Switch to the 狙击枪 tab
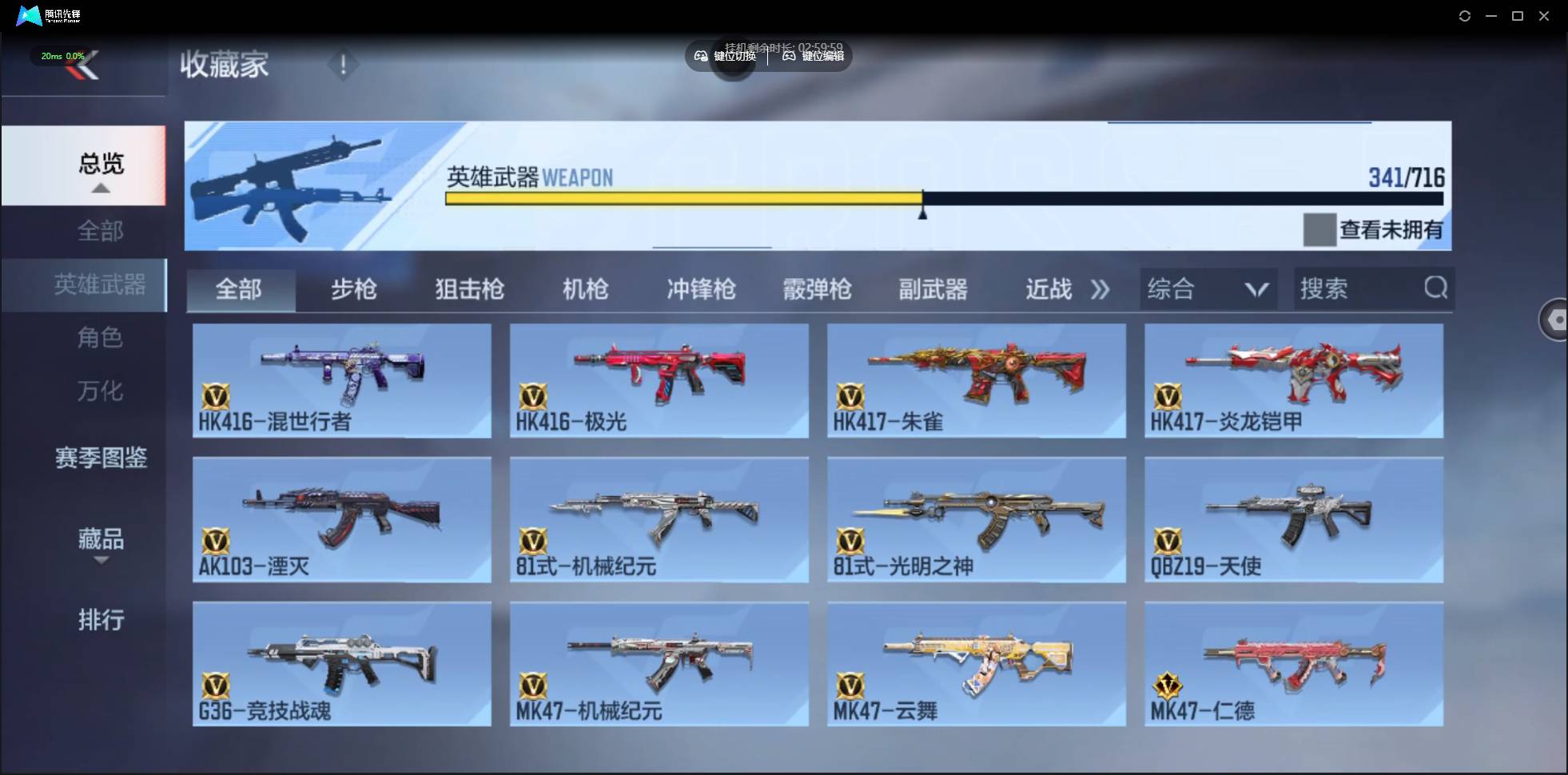 click(x=469, y=289)
